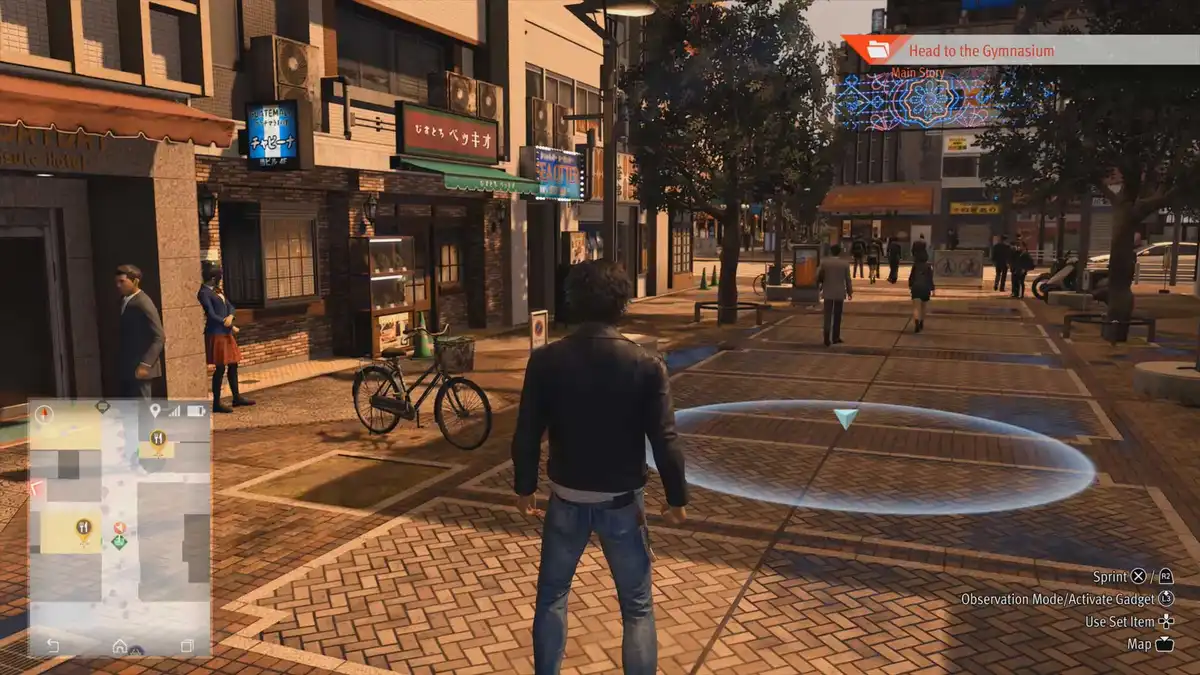This screenshot has height=675, width=1200.
Task: Select the Head to the Gymnasium objective
Action: click(980, 50)
